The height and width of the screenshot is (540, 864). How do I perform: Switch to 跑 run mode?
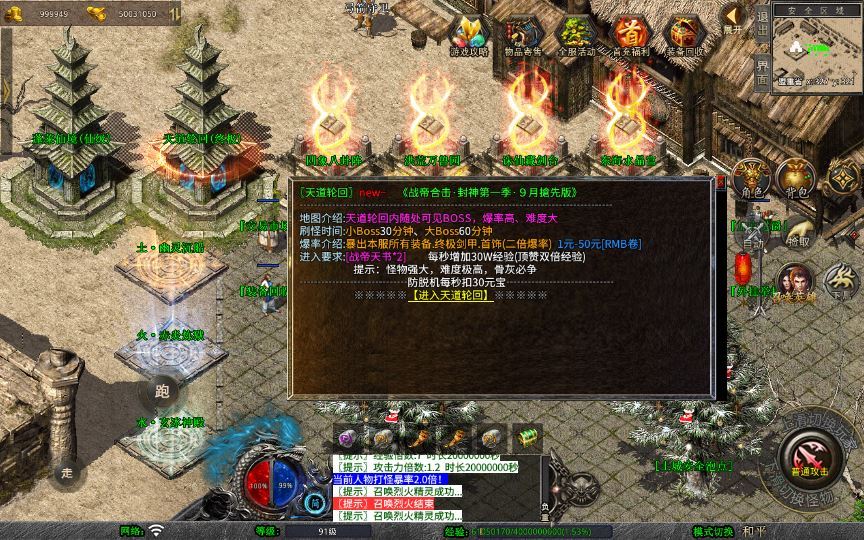pyautogui.click(x=163, y=391)
